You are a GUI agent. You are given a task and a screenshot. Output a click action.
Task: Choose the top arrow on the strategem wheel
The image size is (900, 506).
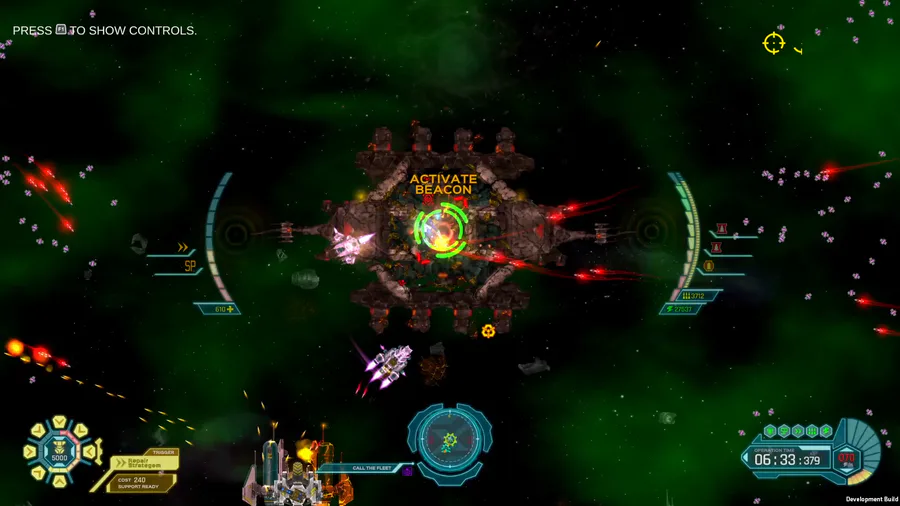coord(59,425)
